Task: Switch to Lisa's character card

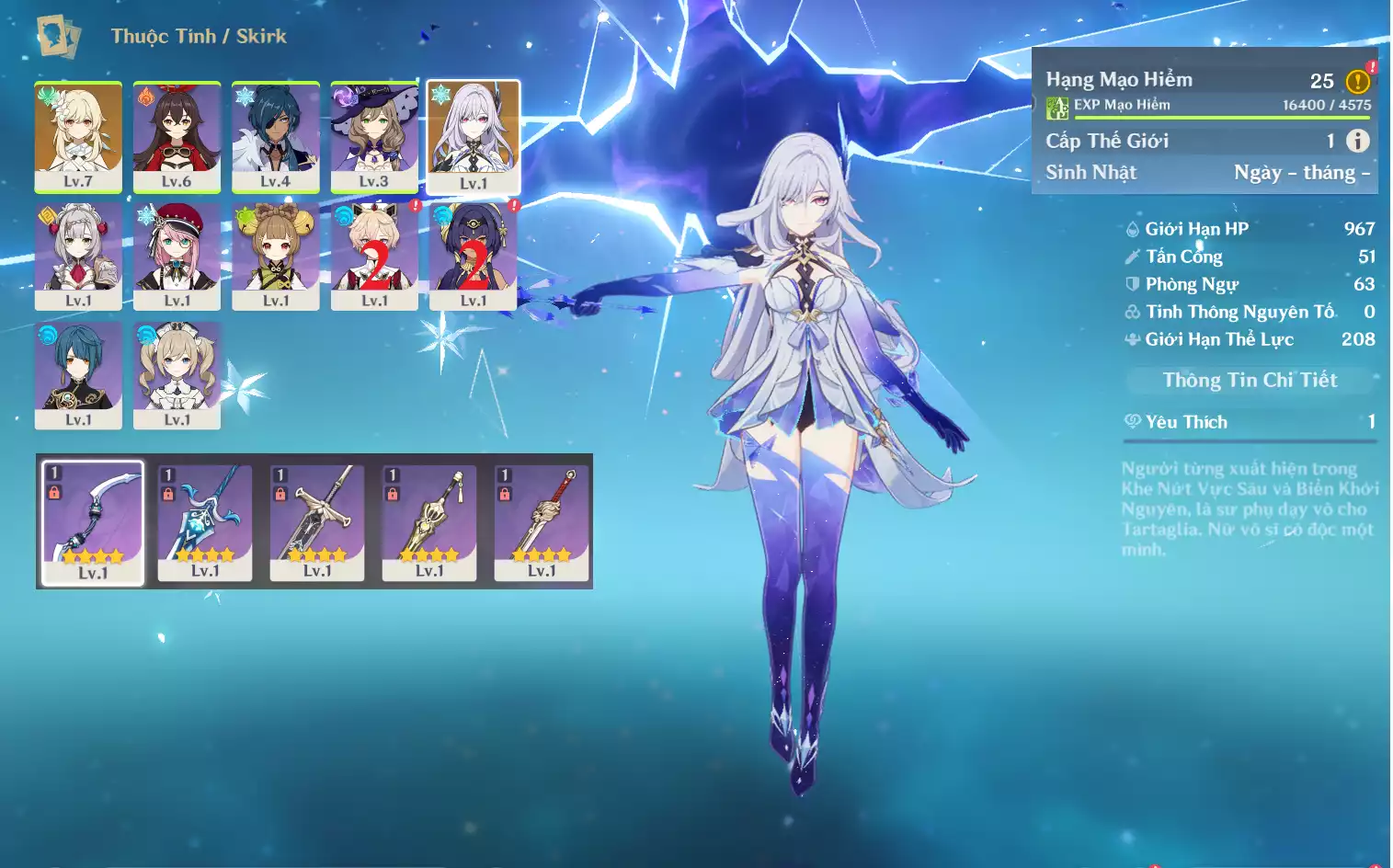Action: (x=374, y=136)
